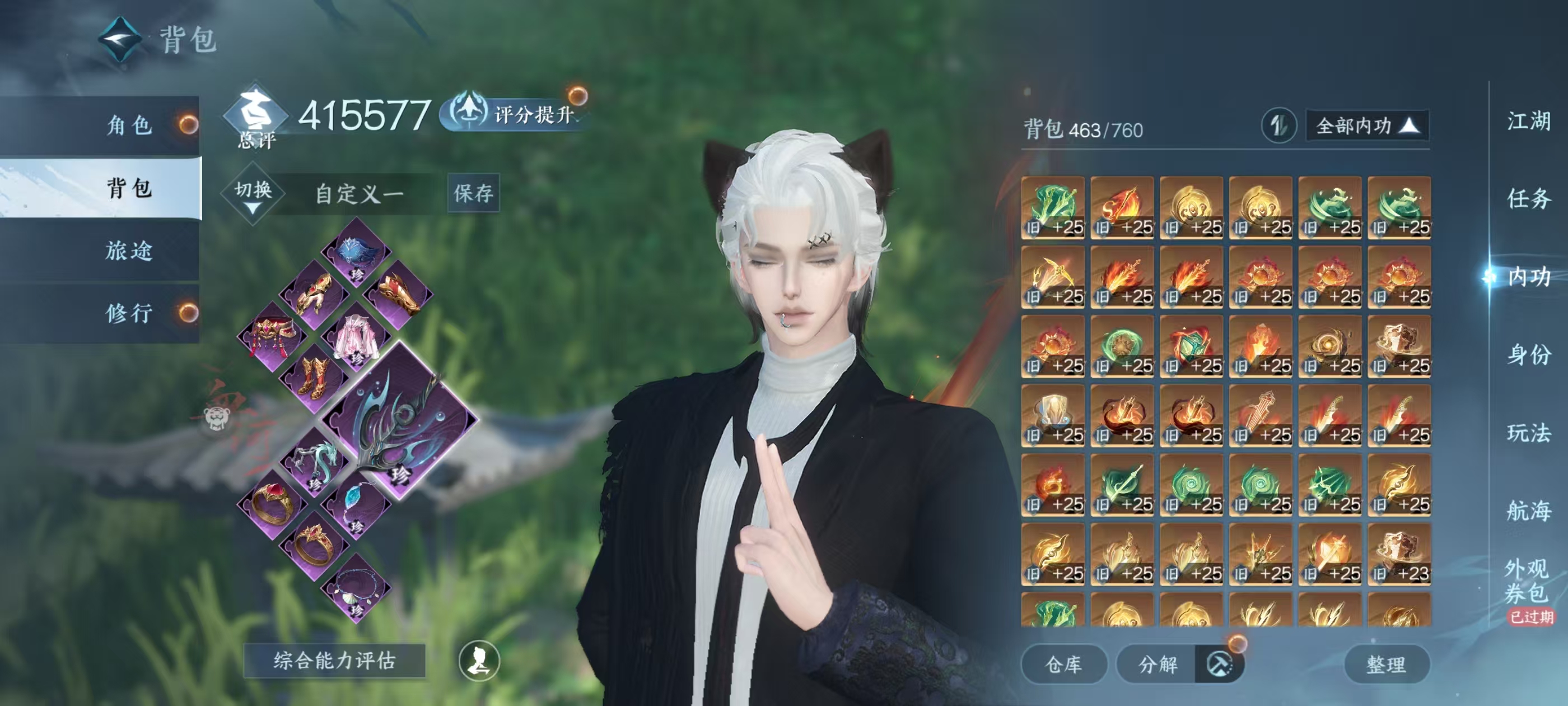Select the 背包 tab

tap(129, 188)
